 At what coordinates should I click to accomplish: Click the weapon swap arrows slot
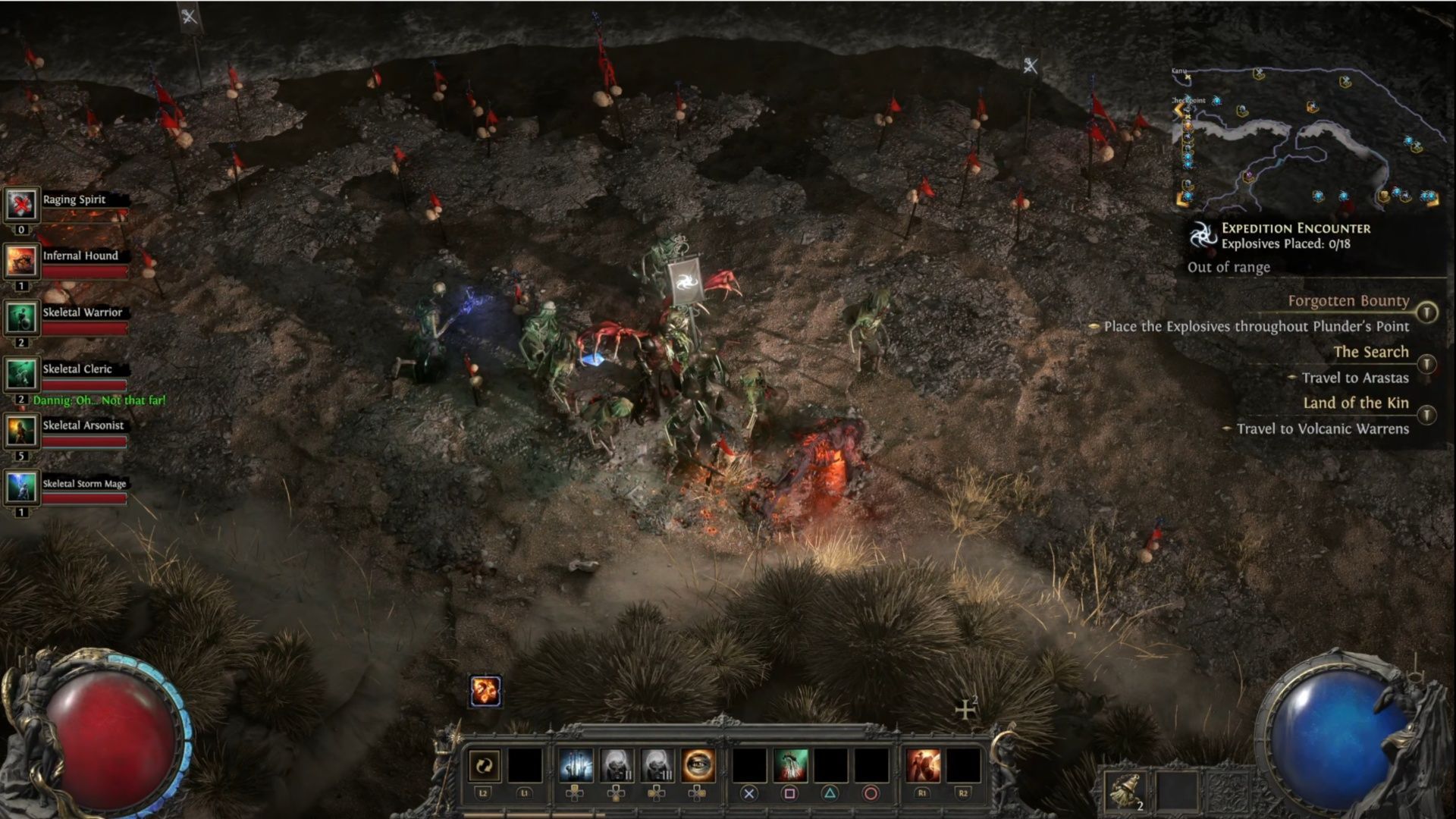(484, 766)
